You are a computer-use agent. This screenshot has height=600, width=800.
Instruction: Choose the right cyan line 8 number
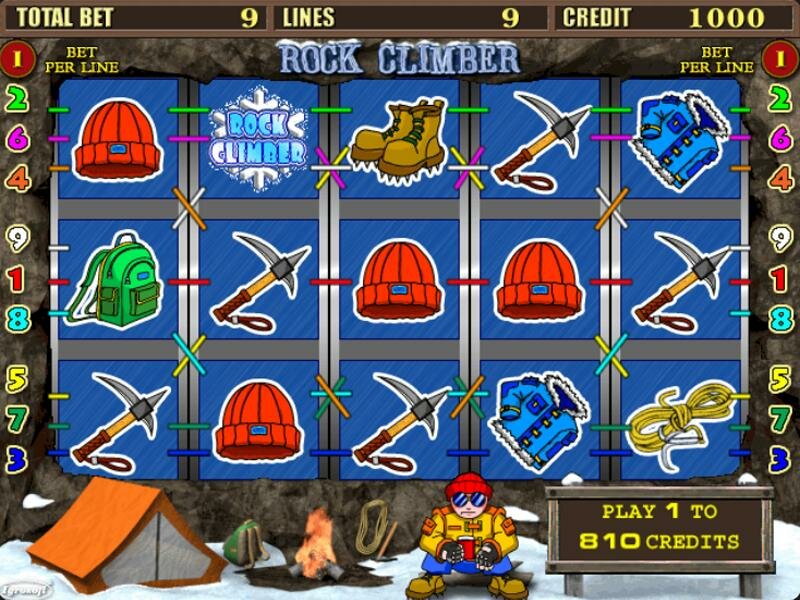pyautogui.click(x=780, y=320)
